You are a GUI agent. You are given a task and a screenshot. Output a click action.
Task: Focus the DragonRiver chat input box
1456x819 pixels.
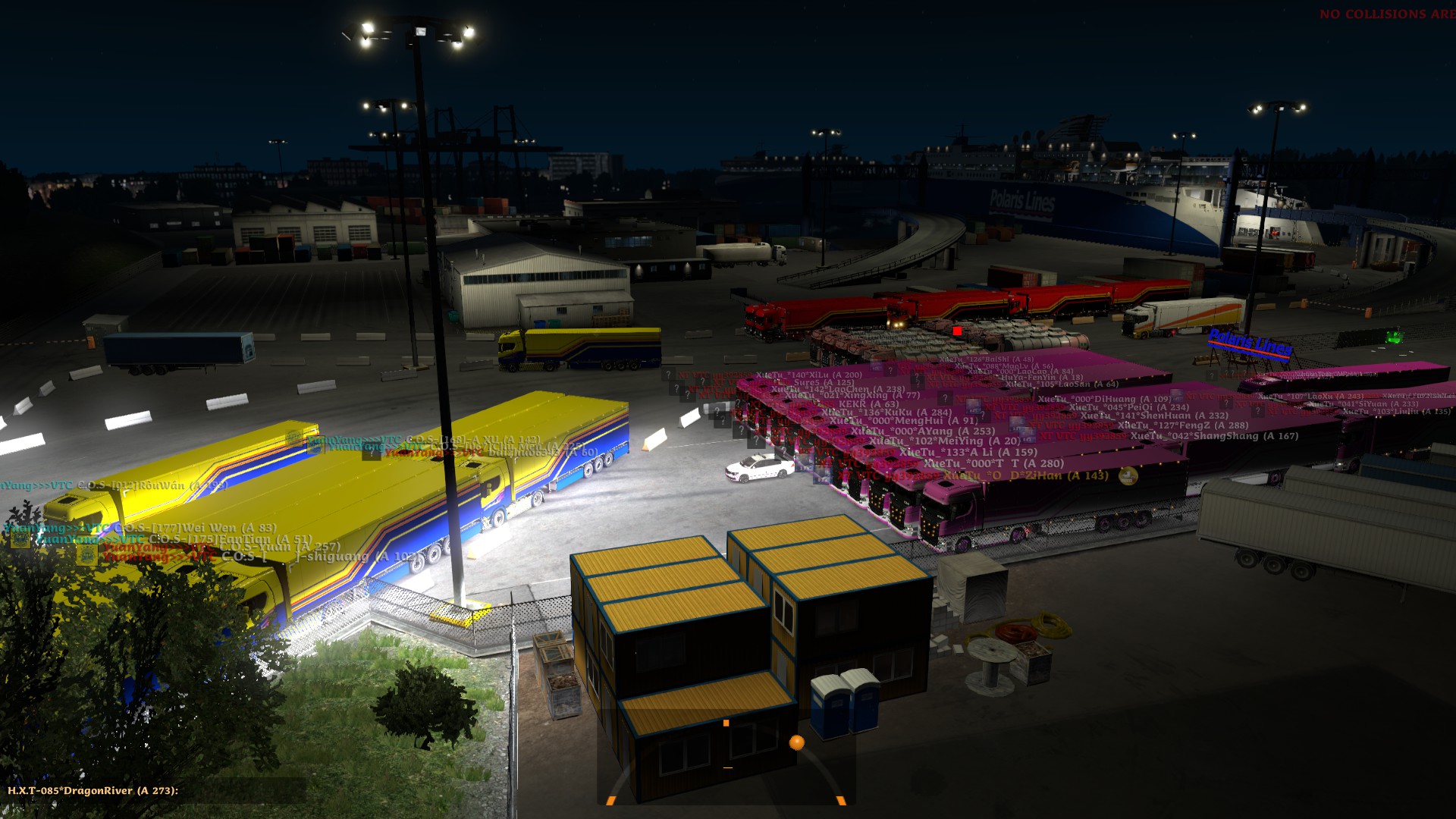[x=243, y=791]
